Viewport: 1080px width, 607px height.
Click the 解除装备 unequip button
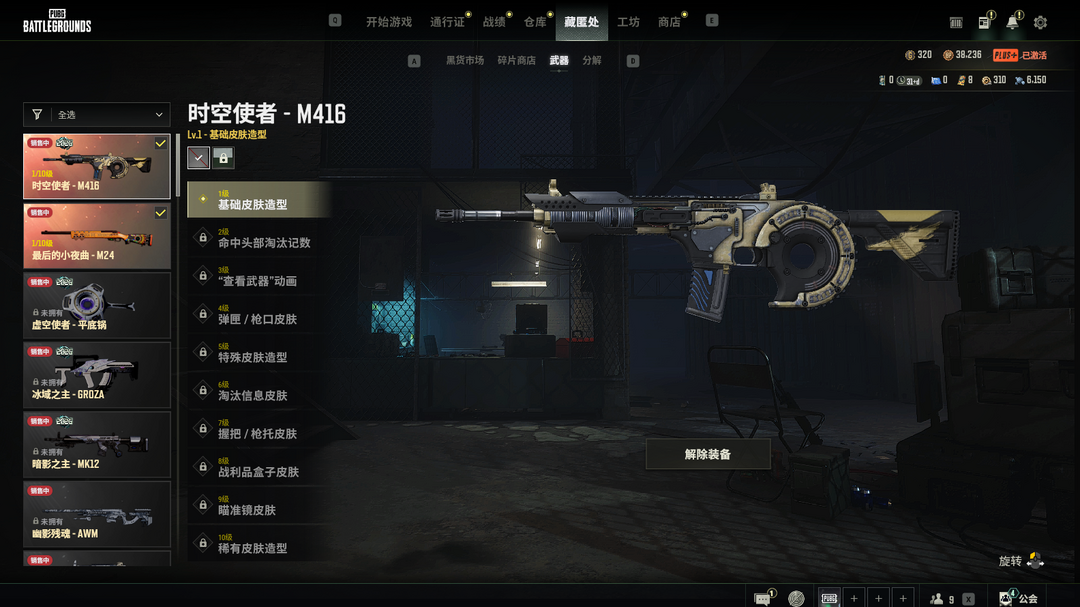pos(708,454)
